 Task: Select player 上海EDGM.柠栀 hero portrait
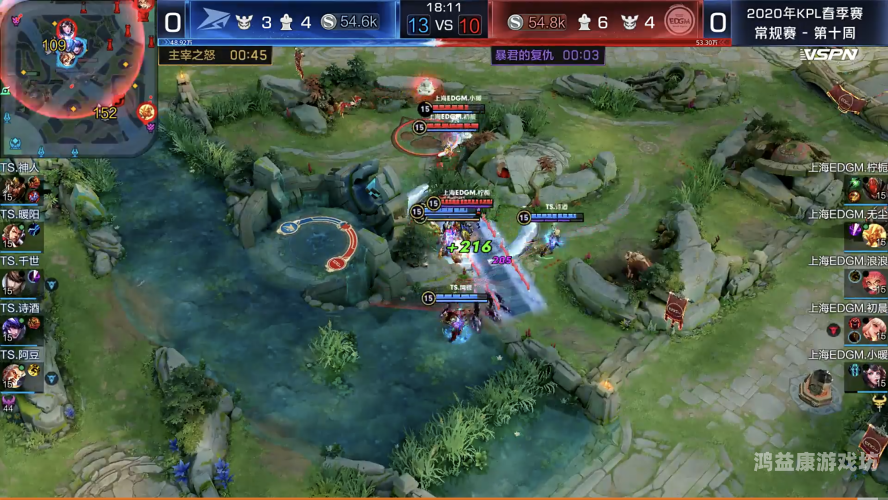click(874, 189)
